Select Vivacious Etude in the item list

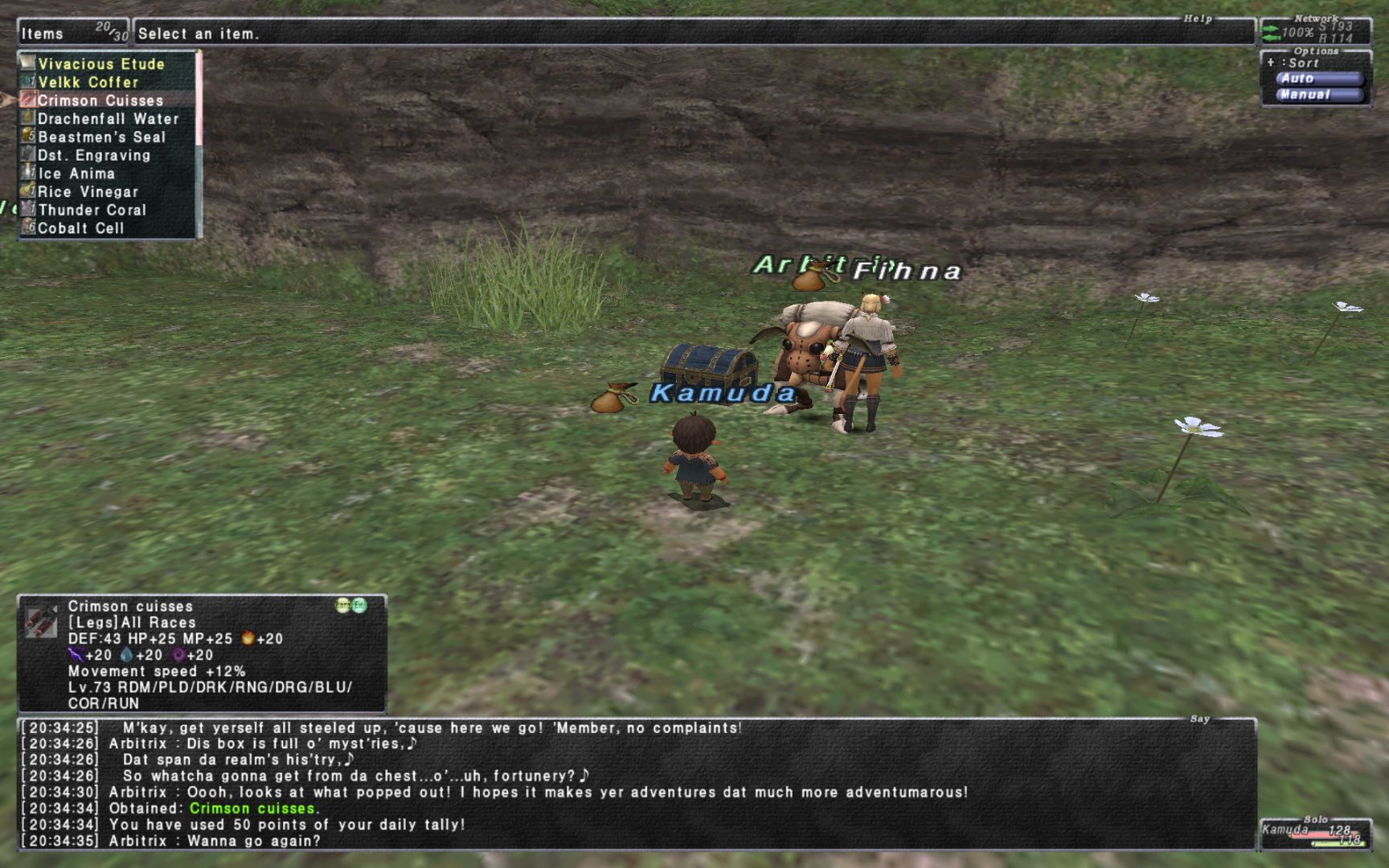tap(101, 64)
